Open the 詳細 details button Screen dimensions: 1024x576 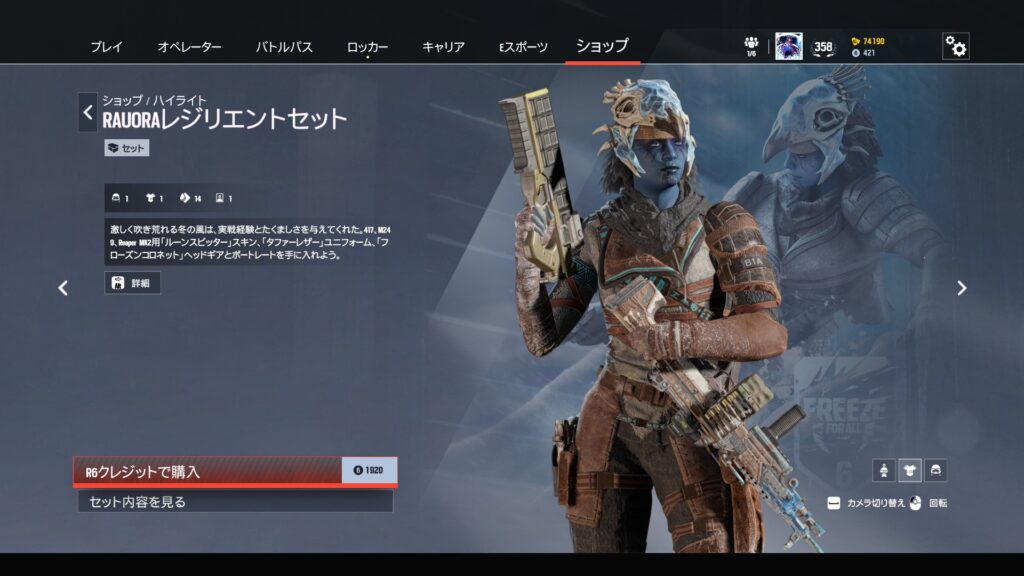132,283
